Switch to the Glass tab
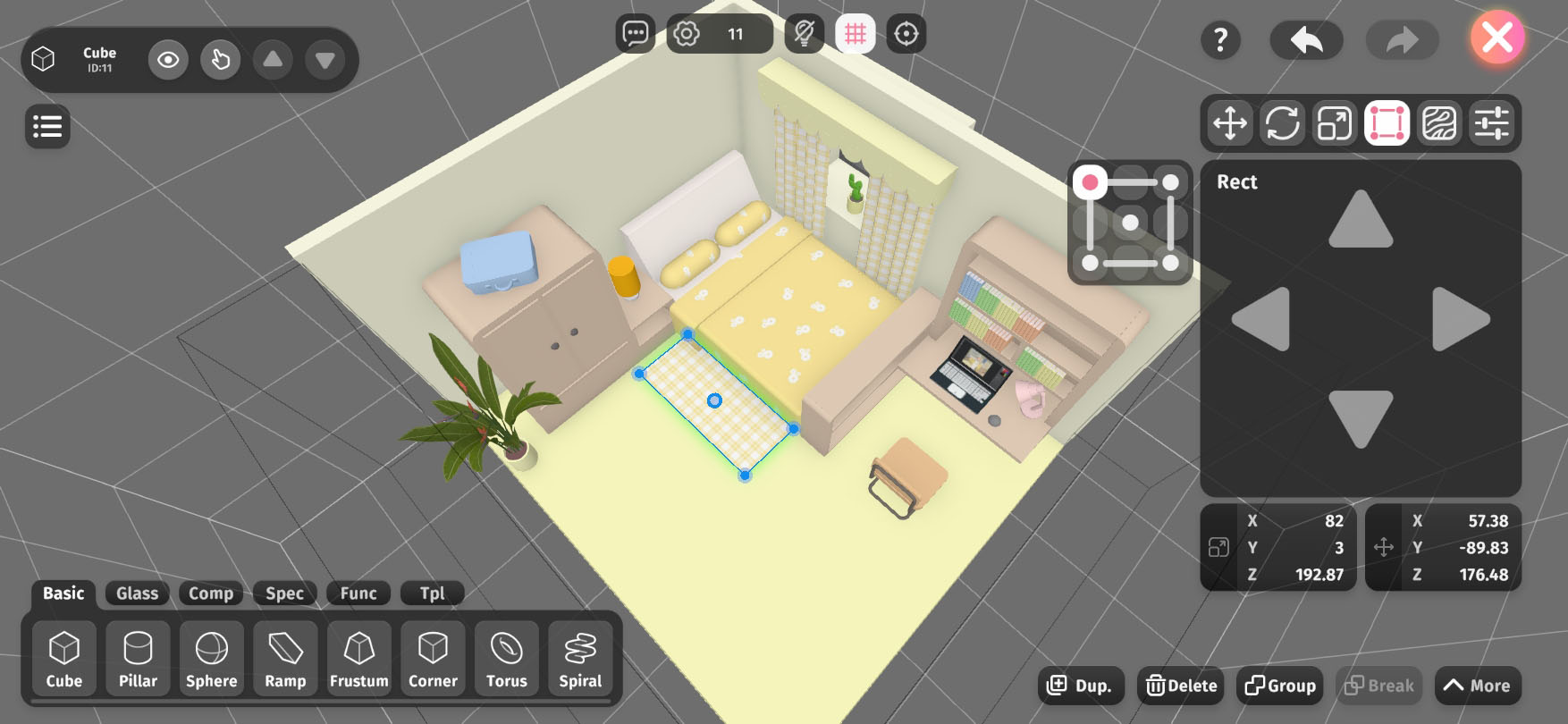Screen dimensions: 1568x724 (137, 593)
